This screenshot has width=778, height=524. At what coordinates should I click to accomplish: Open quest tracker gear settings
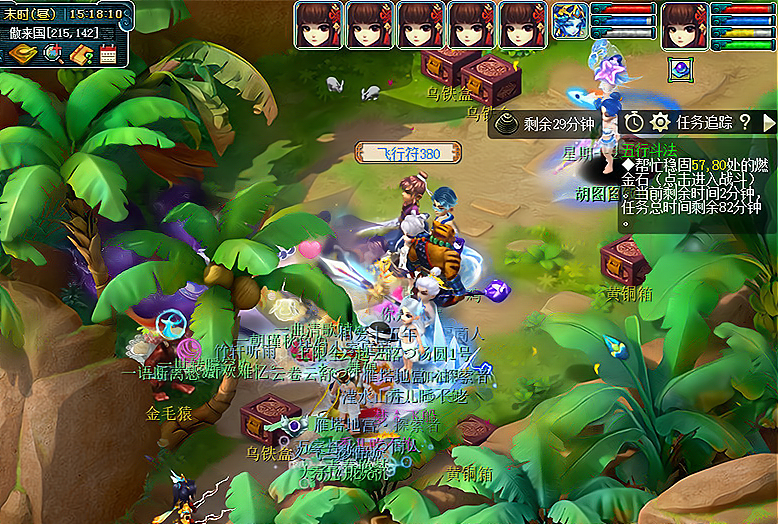pyautogui.click(x=659, y=122)
